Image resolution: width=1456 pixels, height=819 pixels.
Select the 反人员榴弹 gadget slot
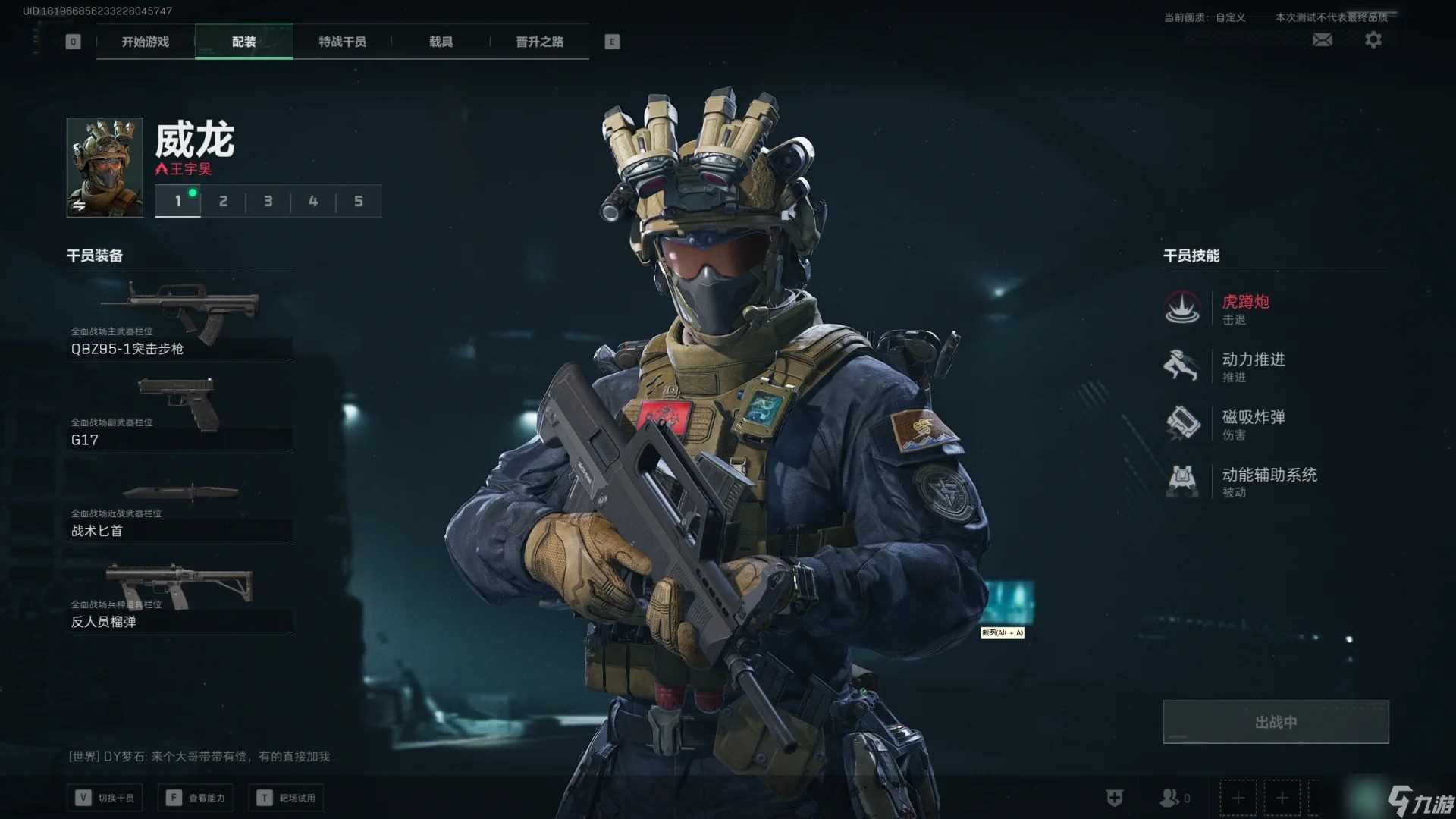[180, 595]
